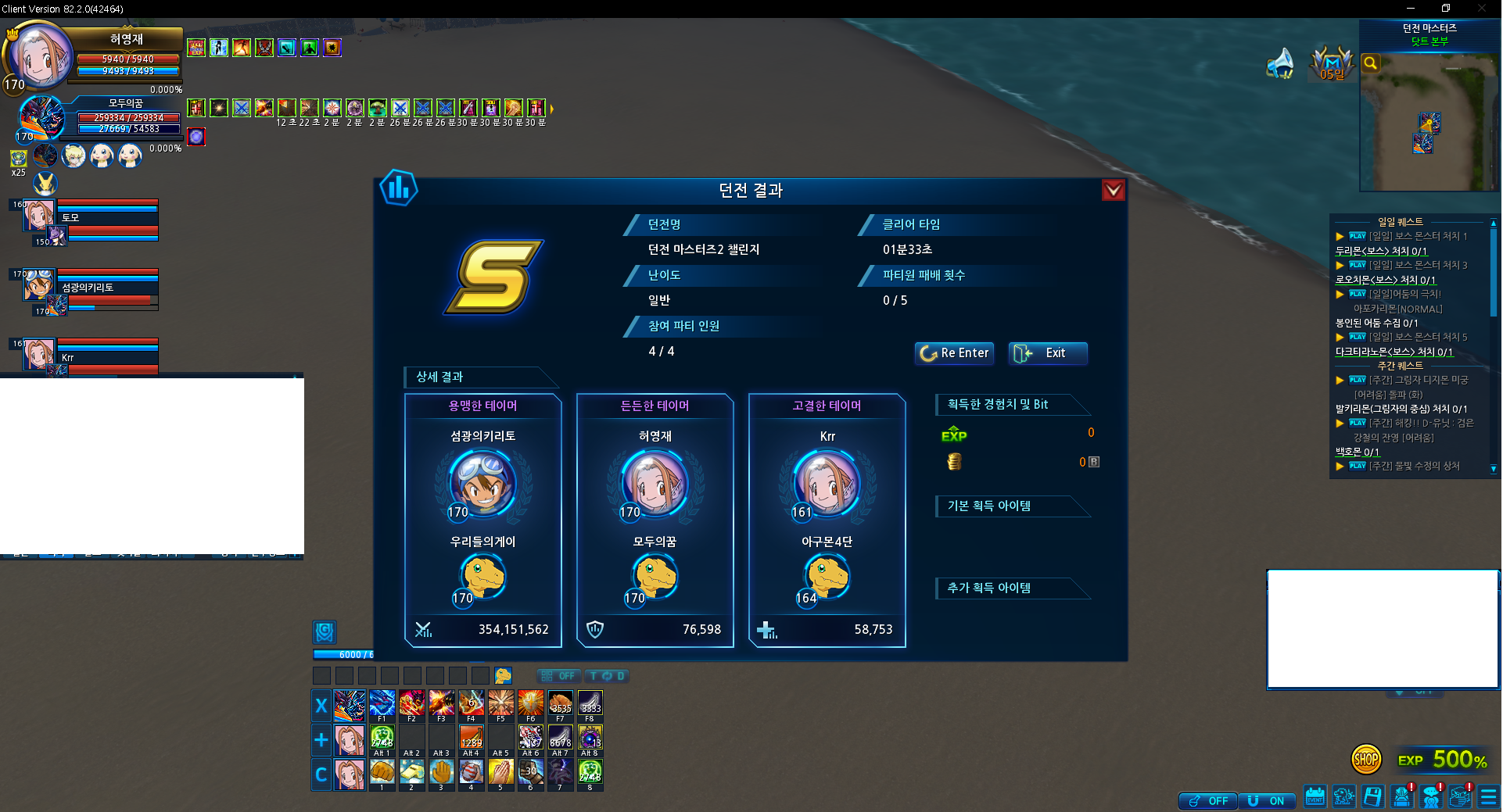This screenshot has height=812, width=1503.
Task: Use the roast chicken item in F7
Action: (560, 703)
